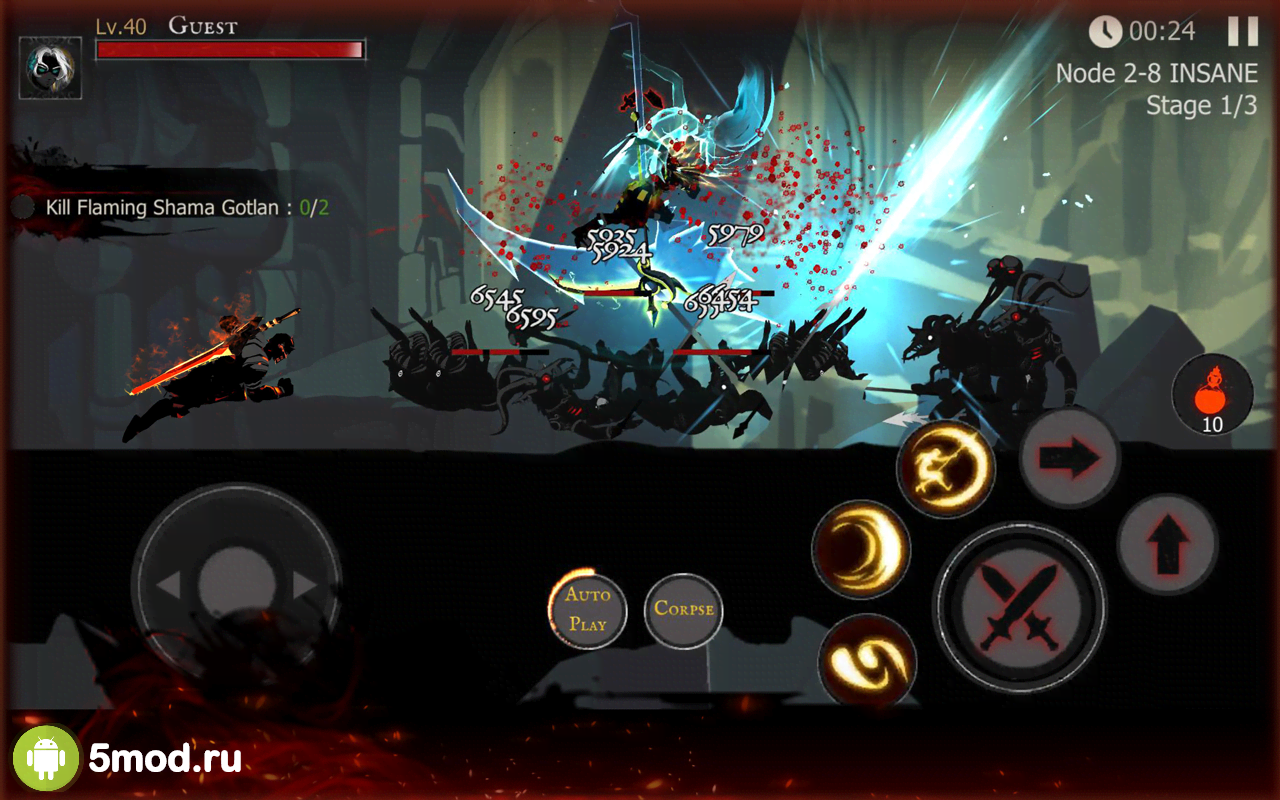Jump with the up arrow button
The width and height of the screenshot is (1280, 800).
(1167, 545)
